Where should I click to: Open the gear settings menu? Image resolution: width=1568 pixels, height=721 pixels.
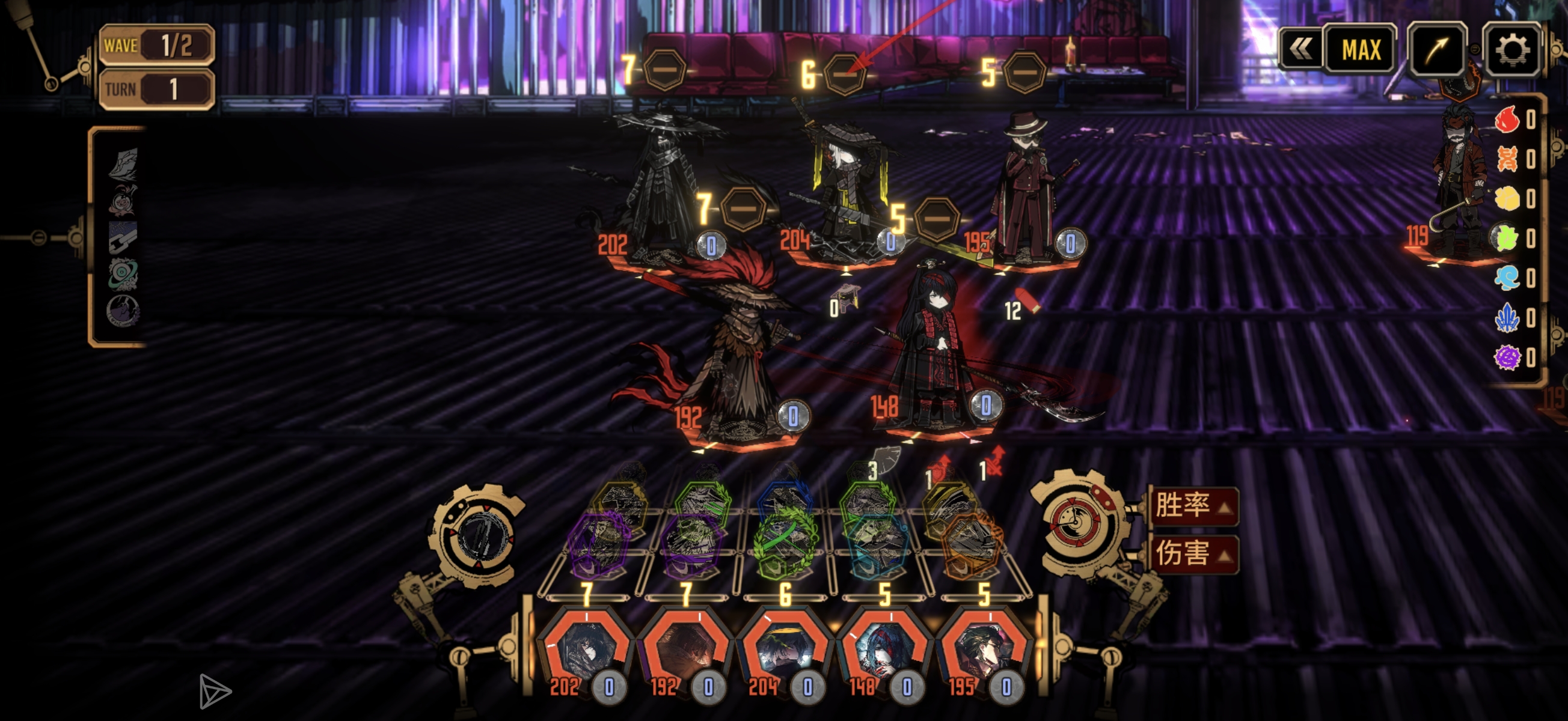click(x=1512, y=50)
